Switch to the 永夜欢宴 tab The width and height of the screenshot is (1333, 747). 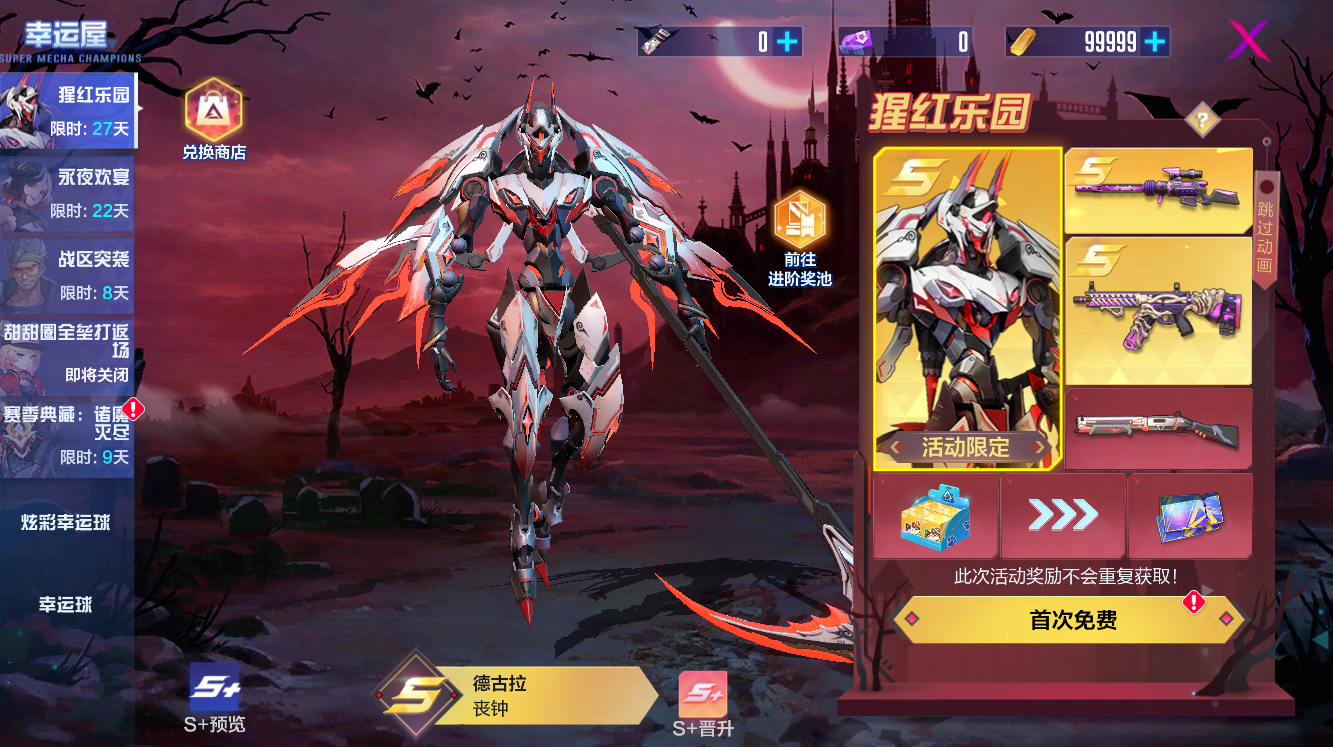click(68, 192)
